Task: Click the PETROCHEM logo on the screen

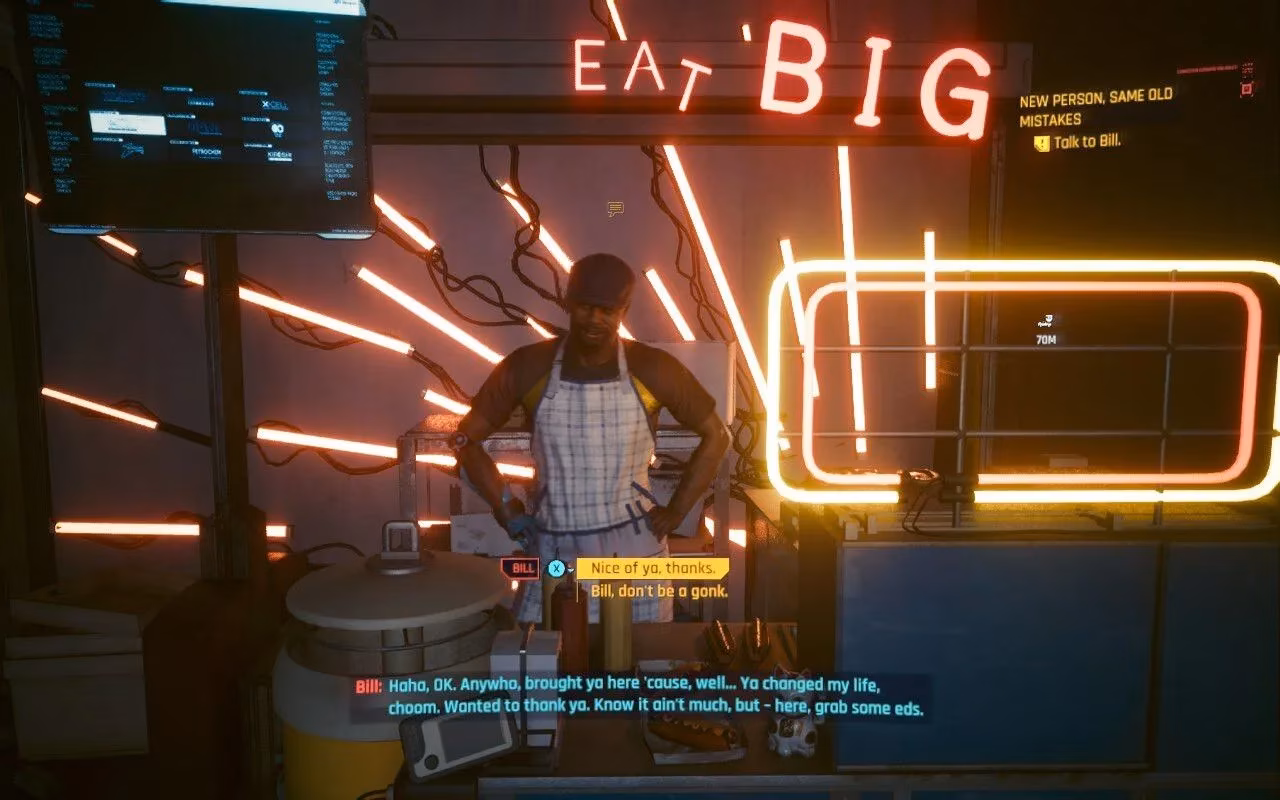Action: pos(206,152)
